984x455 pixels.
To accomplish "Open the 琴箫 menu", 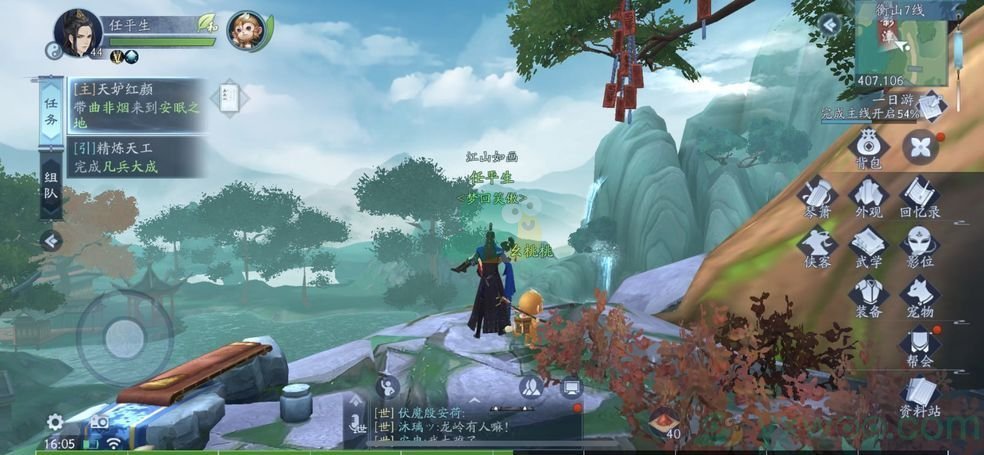I will (x=819, y=196).
